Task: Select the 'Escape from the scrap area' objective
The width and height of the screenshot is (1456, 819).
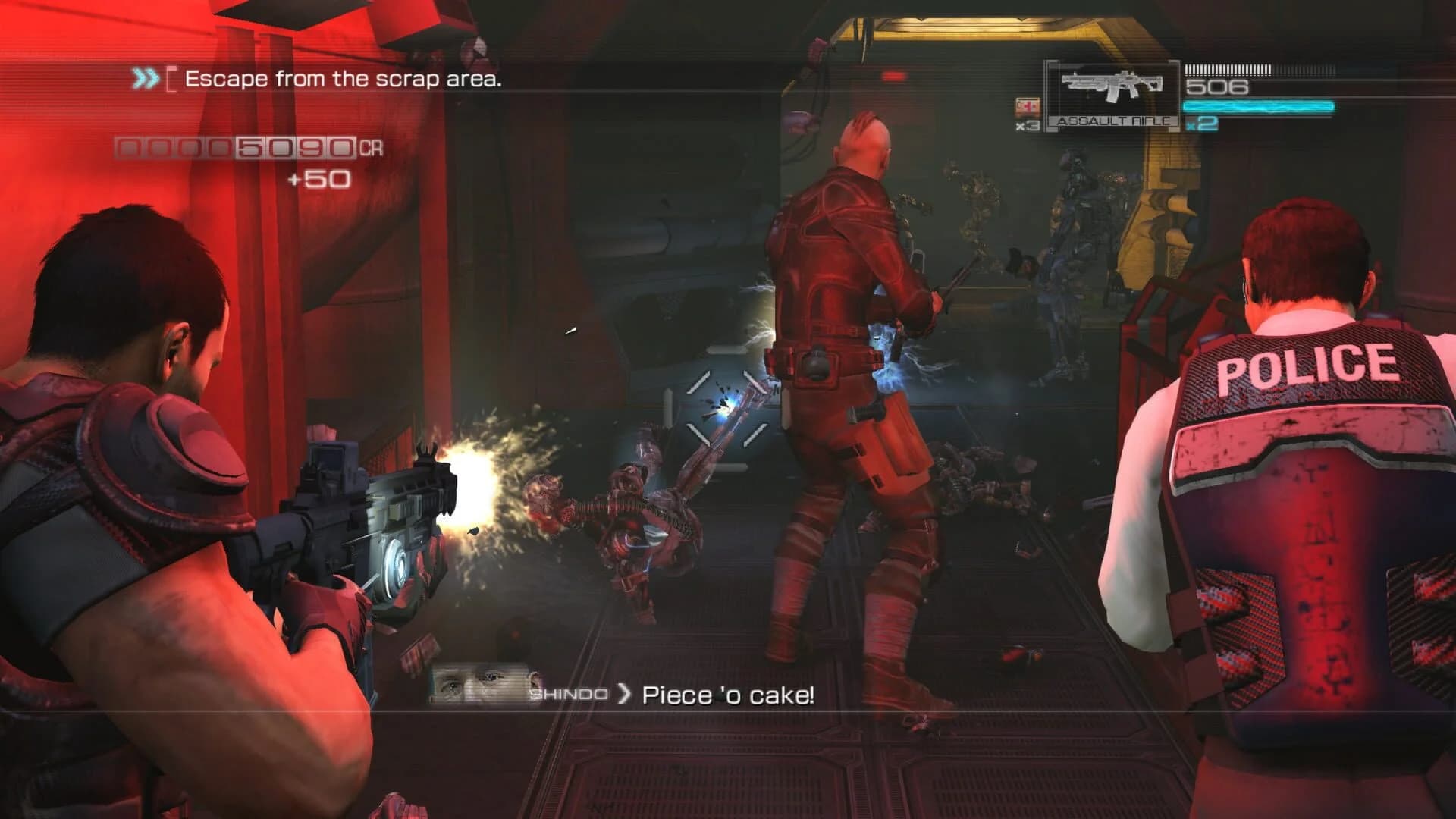Action: tap(345, 78)
